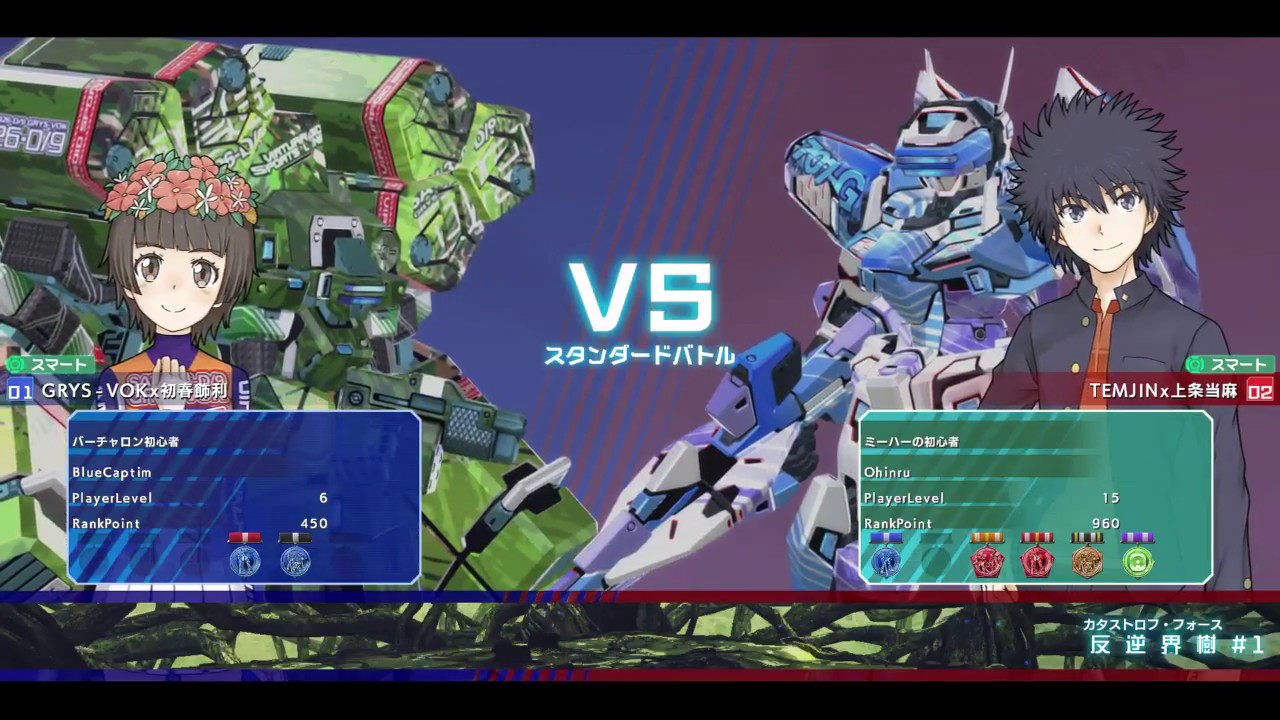1280x720 pixels.
Task: Open Ohinru's empty medal slot
Action: pos(937,561)
